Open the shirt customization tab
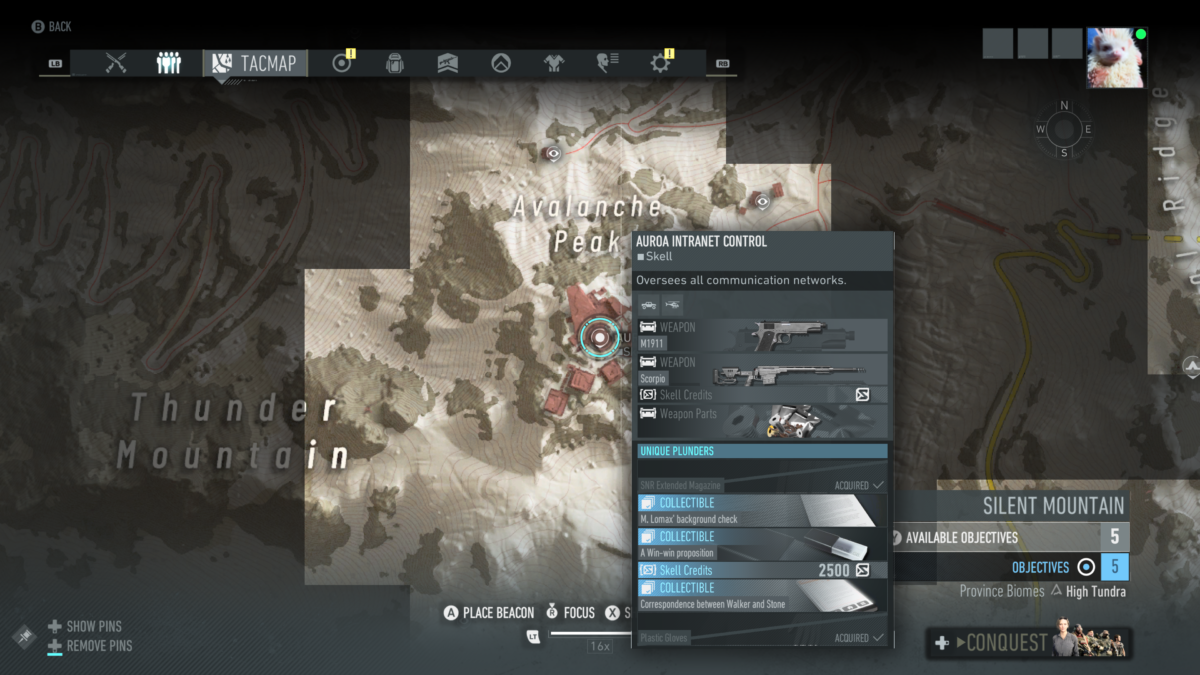The height and width of the screenshot is (675, 1200). click(554, 64)
